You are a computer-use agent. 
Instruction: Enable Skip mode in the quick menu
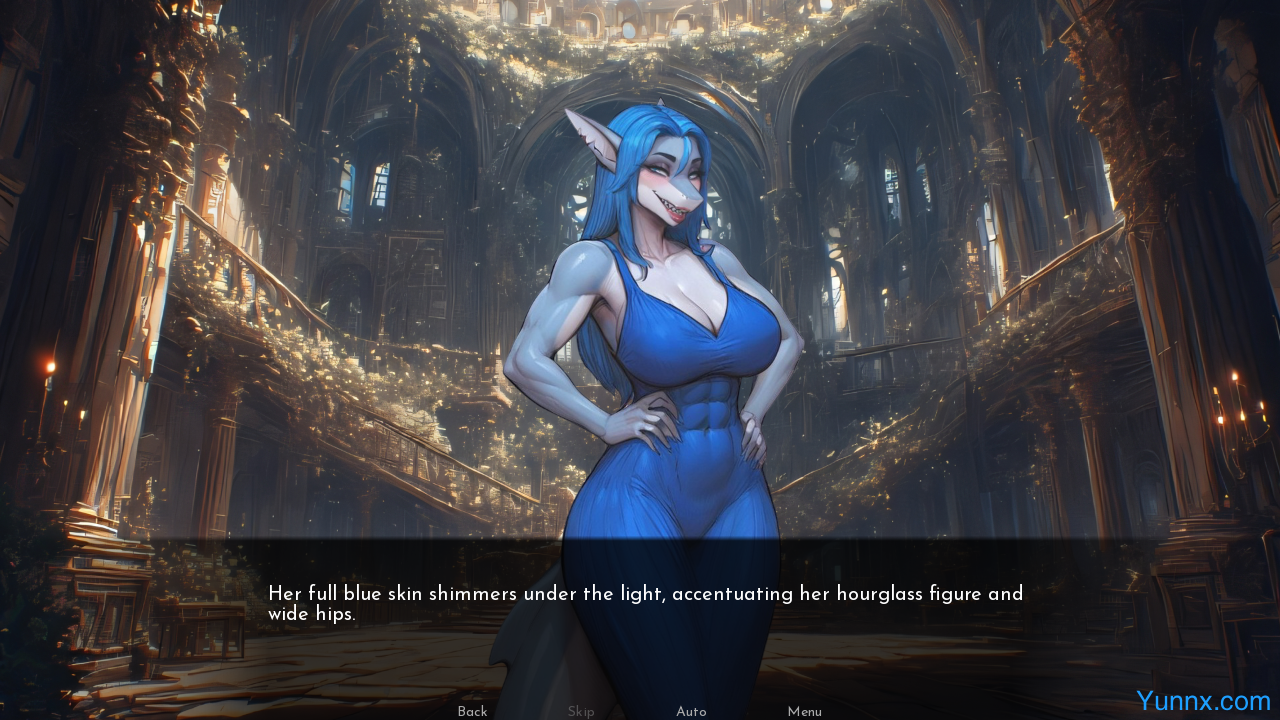tap(581, 711)
